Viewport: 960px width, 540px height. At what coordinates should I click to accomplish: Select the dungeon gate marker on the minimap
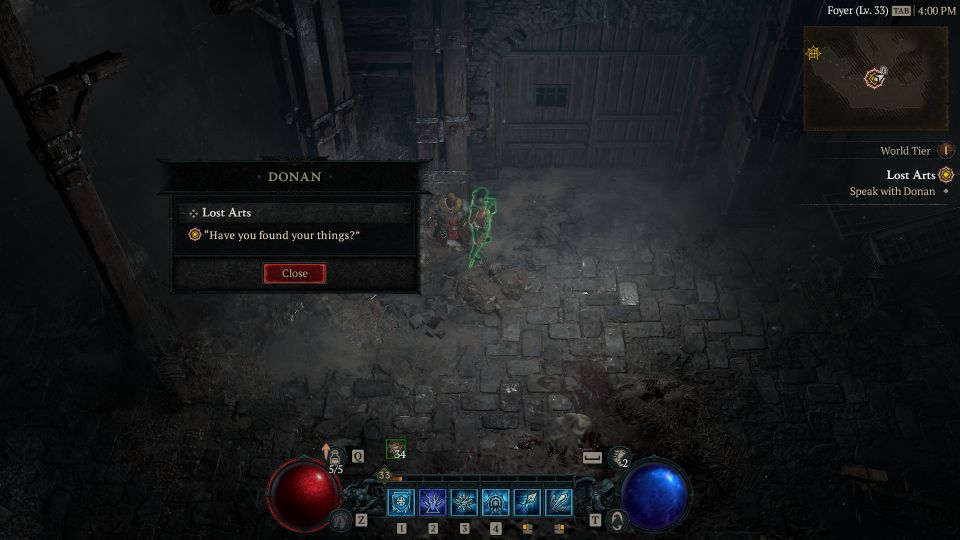814,52
